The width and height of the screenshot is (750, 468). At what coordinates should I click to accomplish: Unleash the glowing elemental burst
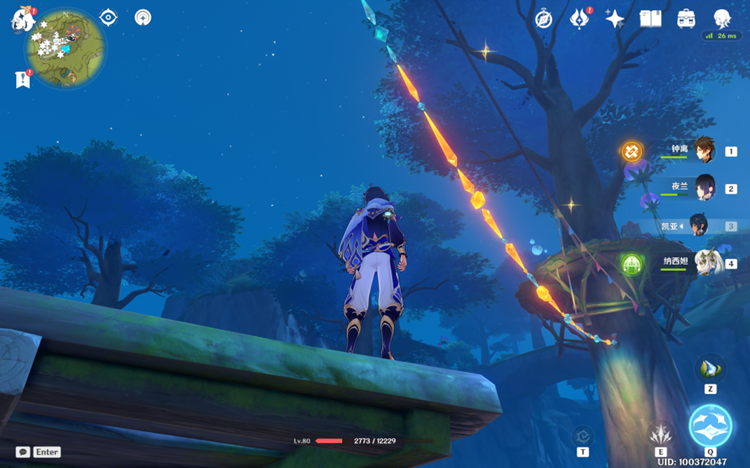(x=710, y=426)
